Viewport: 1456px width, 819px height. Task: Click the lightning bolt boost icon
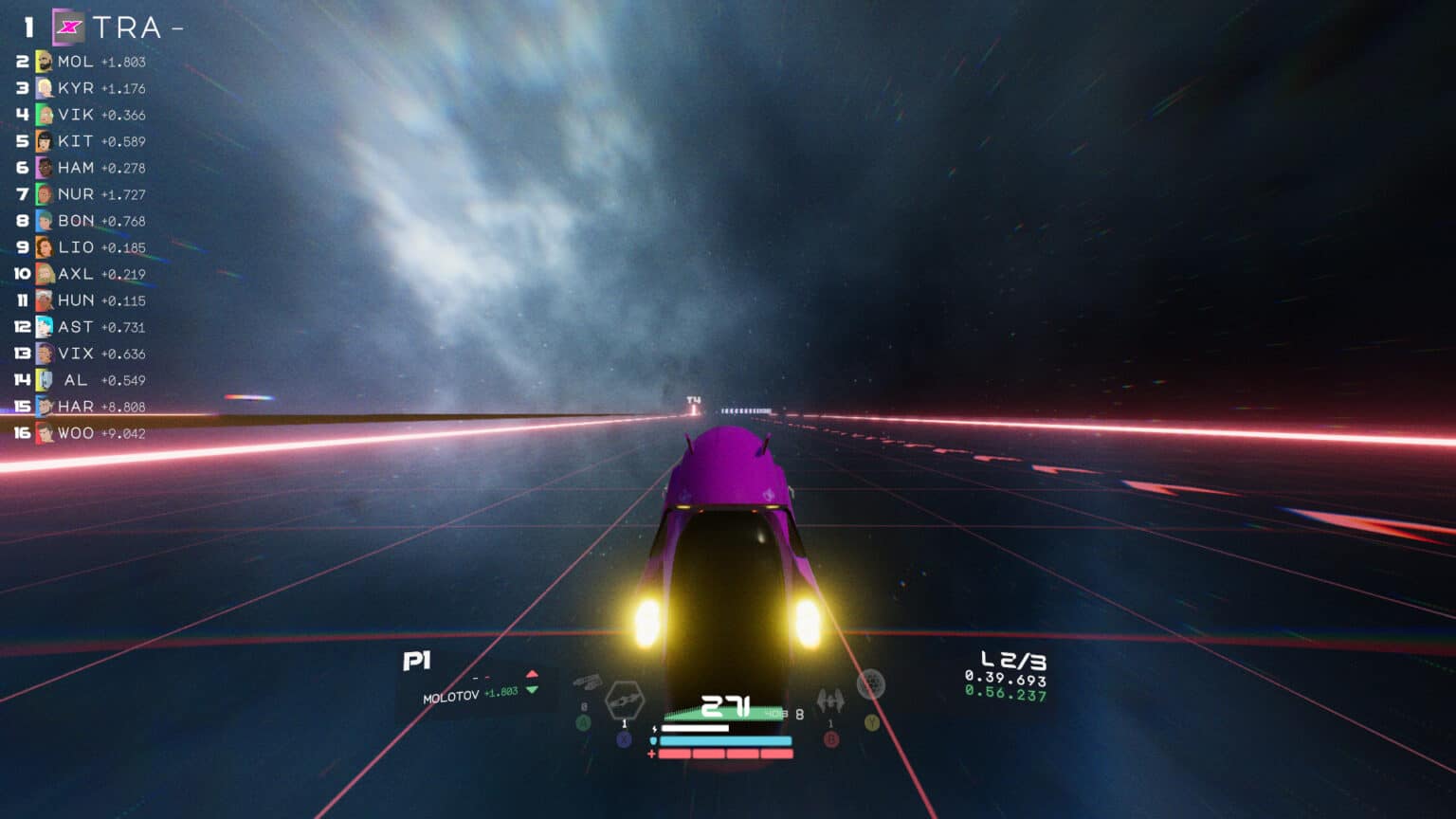pyautogui.click(x=654, y=728)
